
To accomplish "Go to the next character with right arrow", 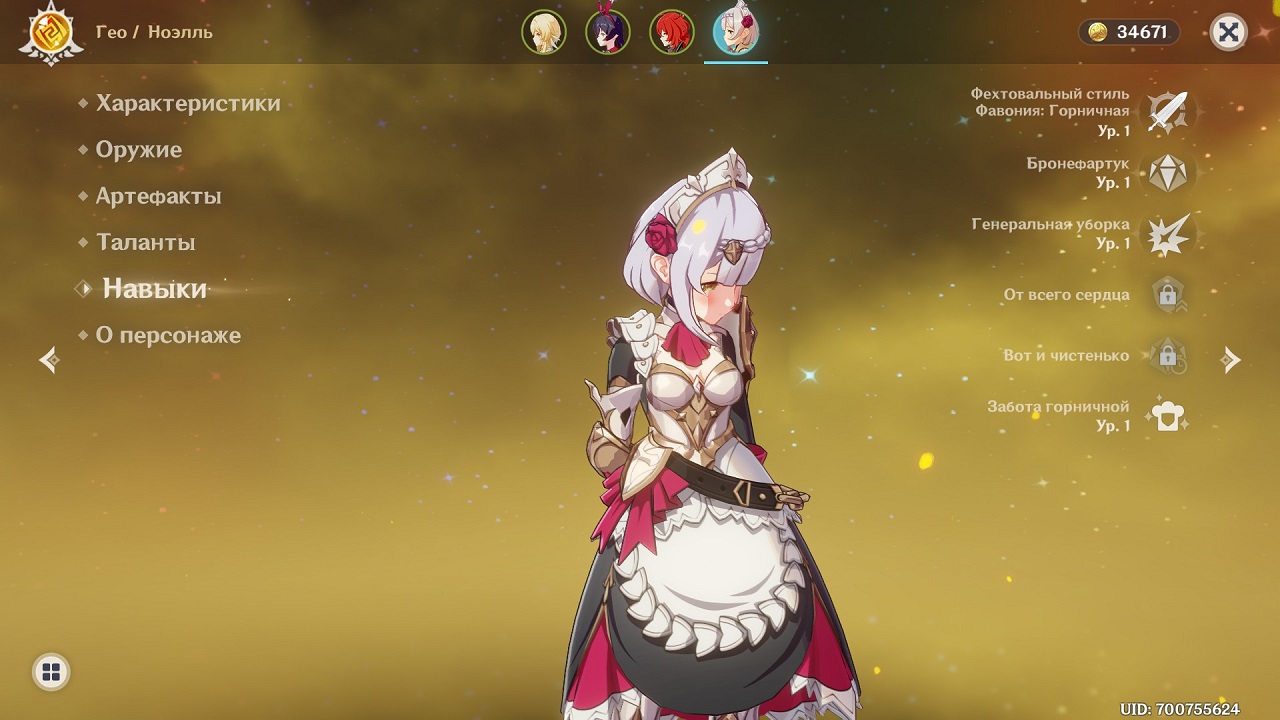I will coord(1231,360).
